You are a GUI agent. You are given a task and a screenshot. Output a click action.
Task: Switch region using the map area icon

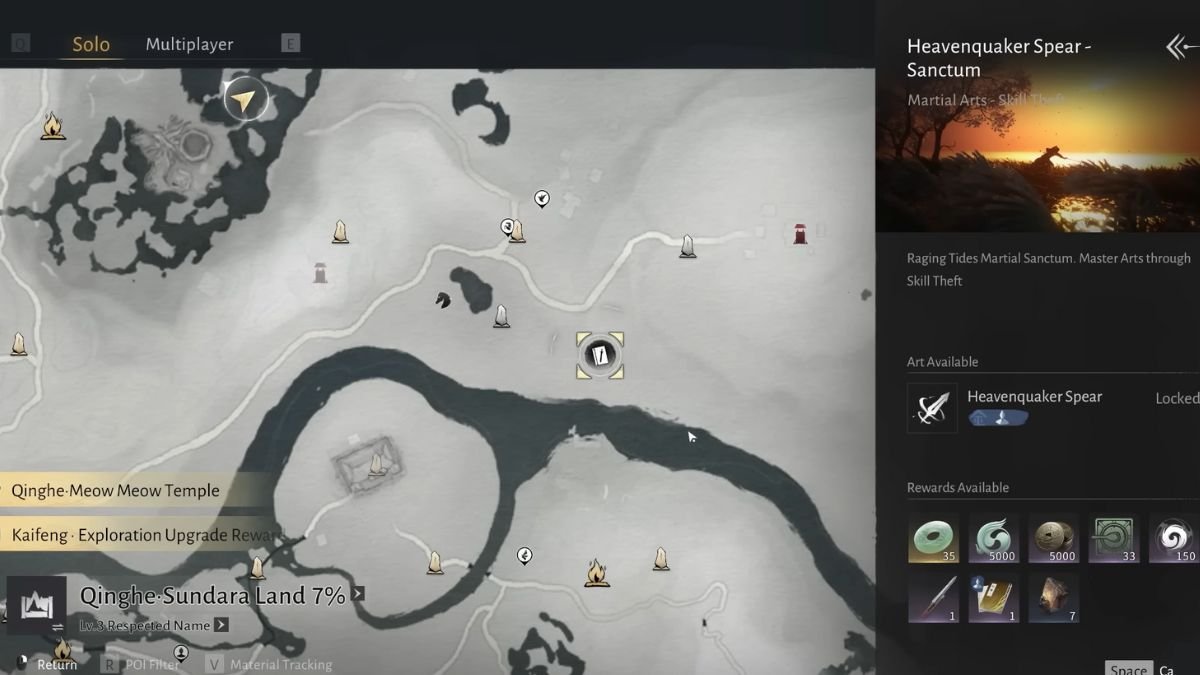pos(36,606)
